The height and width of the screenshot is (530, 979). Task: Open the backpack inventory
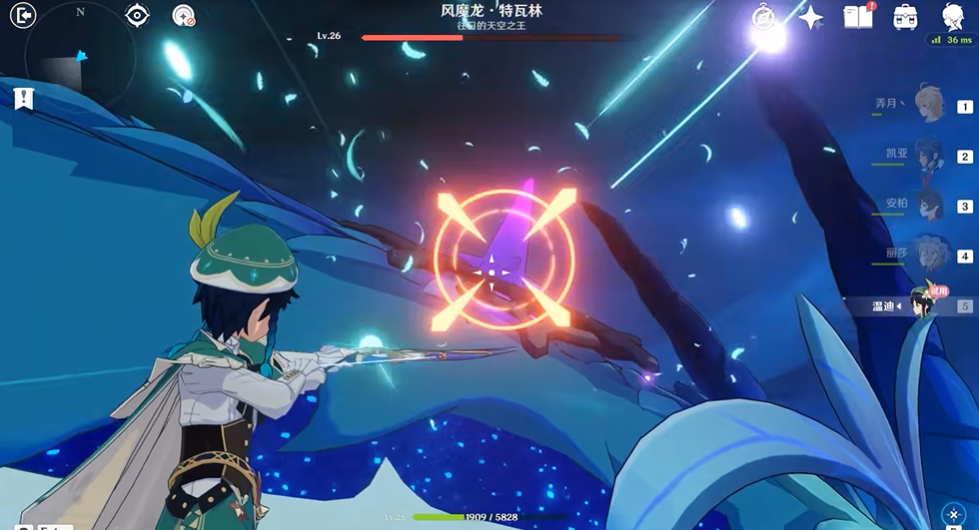(906, 16)
